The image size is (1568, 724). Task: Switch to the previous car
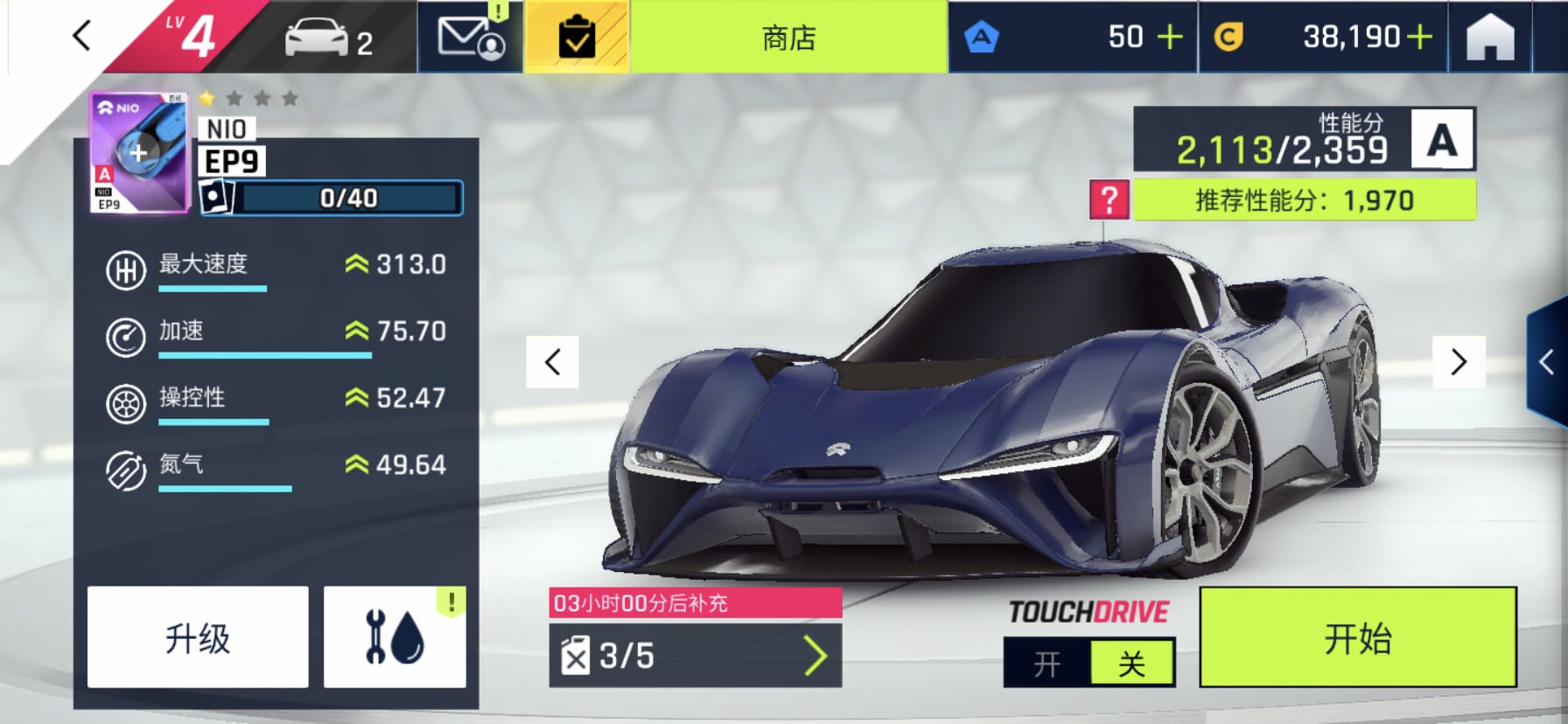pyautogui.click(x=552, y=362)
